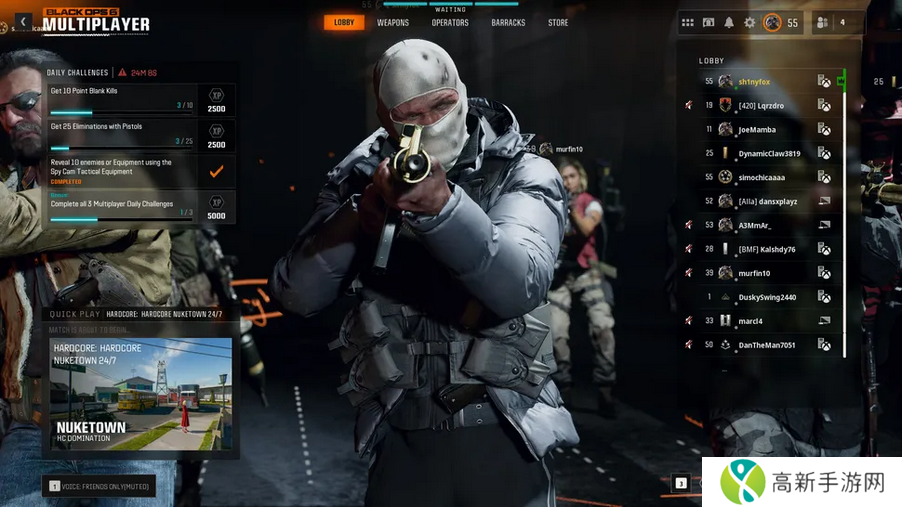902x507 pixels.
Task: Select the Lobby tab
Action: coord(344,23)
